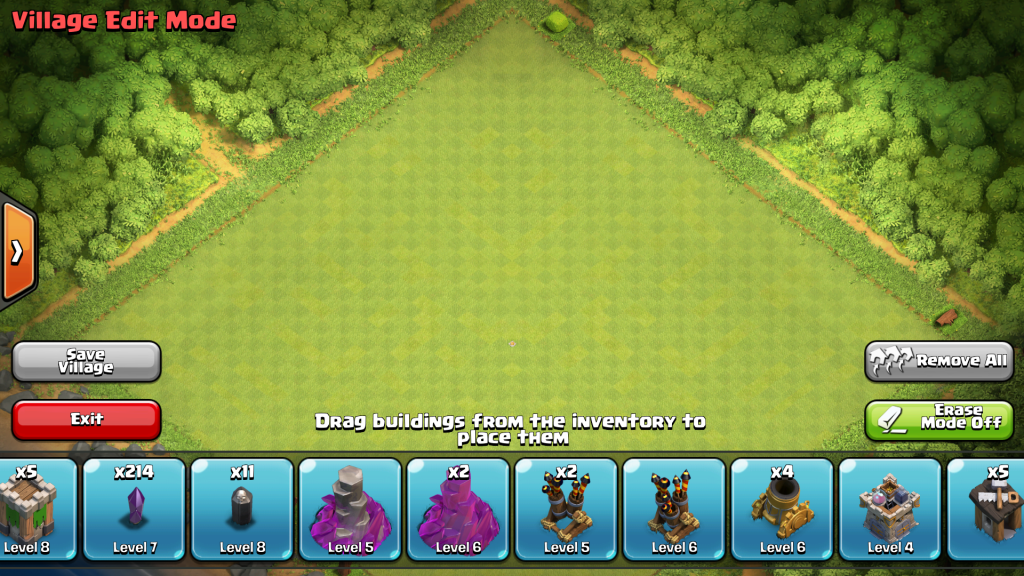Viewport: 1024px width, 576px height.
Task: Expand the orange side panel arrow
Action: (17, 251)
